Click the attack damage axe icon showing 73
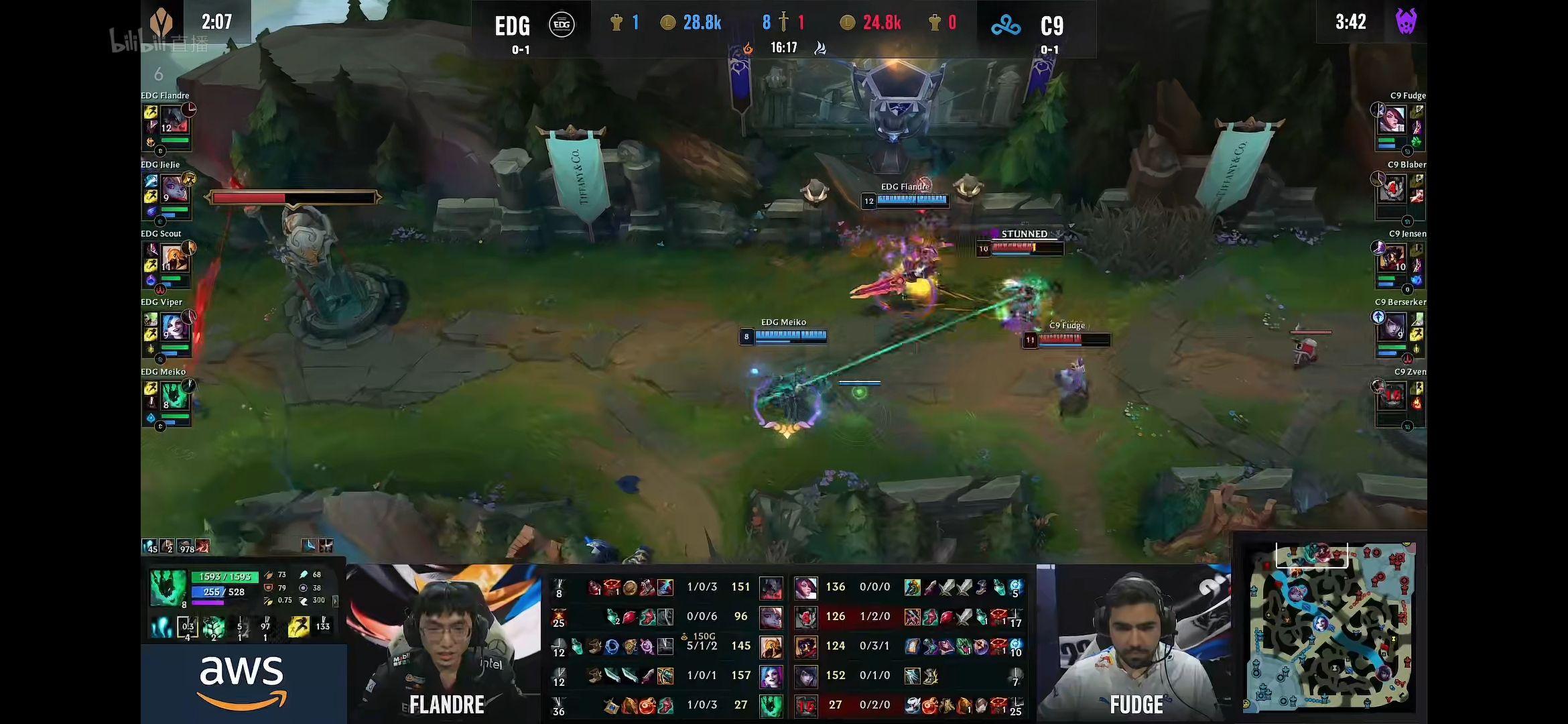This screenshot has height=724, width=1568. pos(268,575)
